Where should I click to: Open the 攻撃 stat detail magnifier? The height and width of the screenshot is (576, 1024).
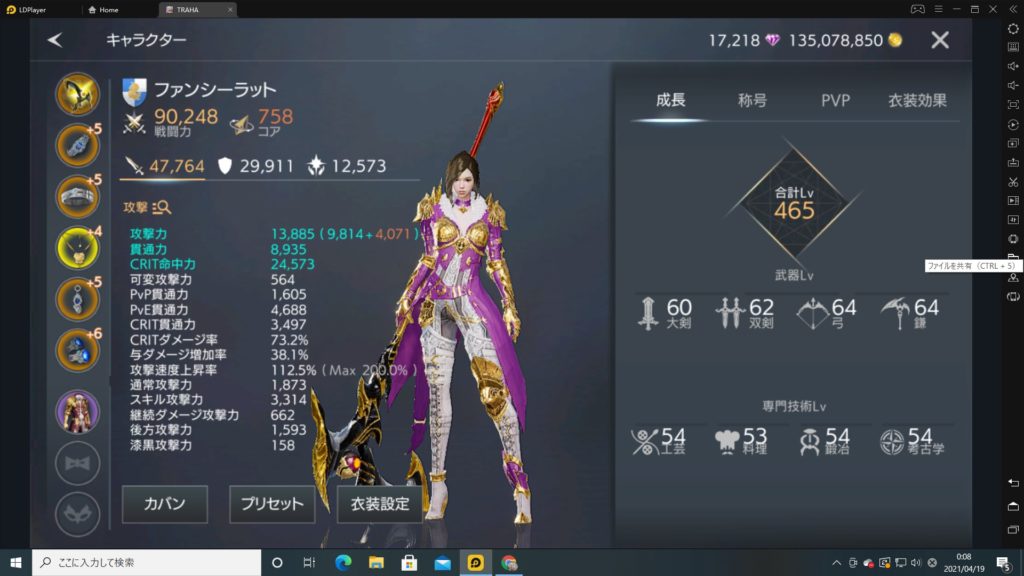point(161,207)
